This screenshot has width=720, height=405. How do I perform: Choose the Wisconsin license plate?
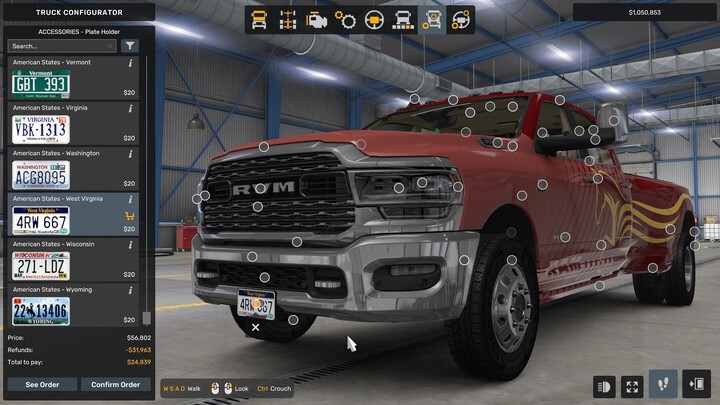click(40, 266)
